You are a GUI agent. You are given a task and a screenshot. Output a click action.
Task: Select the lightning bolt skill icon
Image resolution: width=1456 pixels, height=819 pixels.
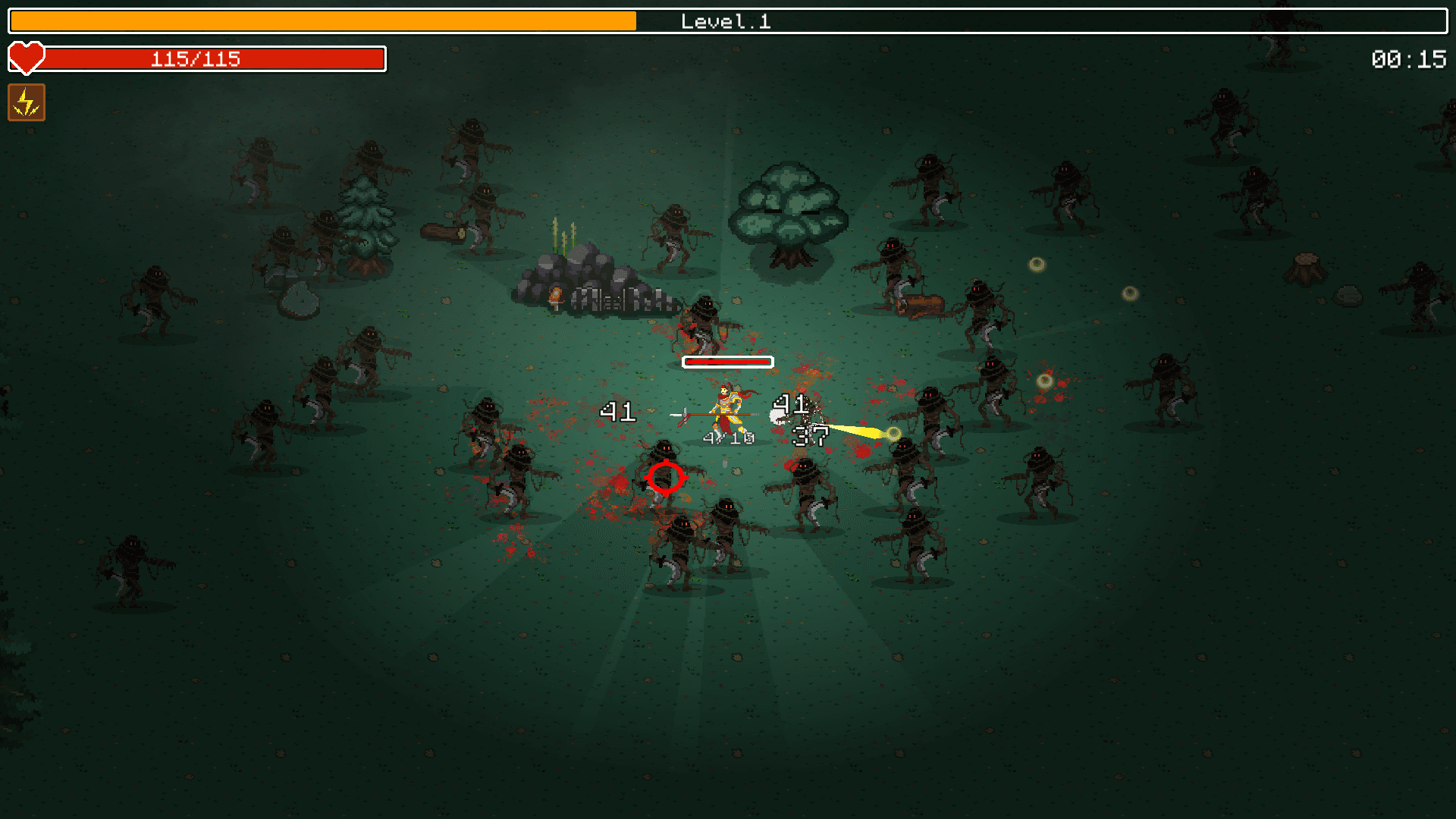point(27,102)
